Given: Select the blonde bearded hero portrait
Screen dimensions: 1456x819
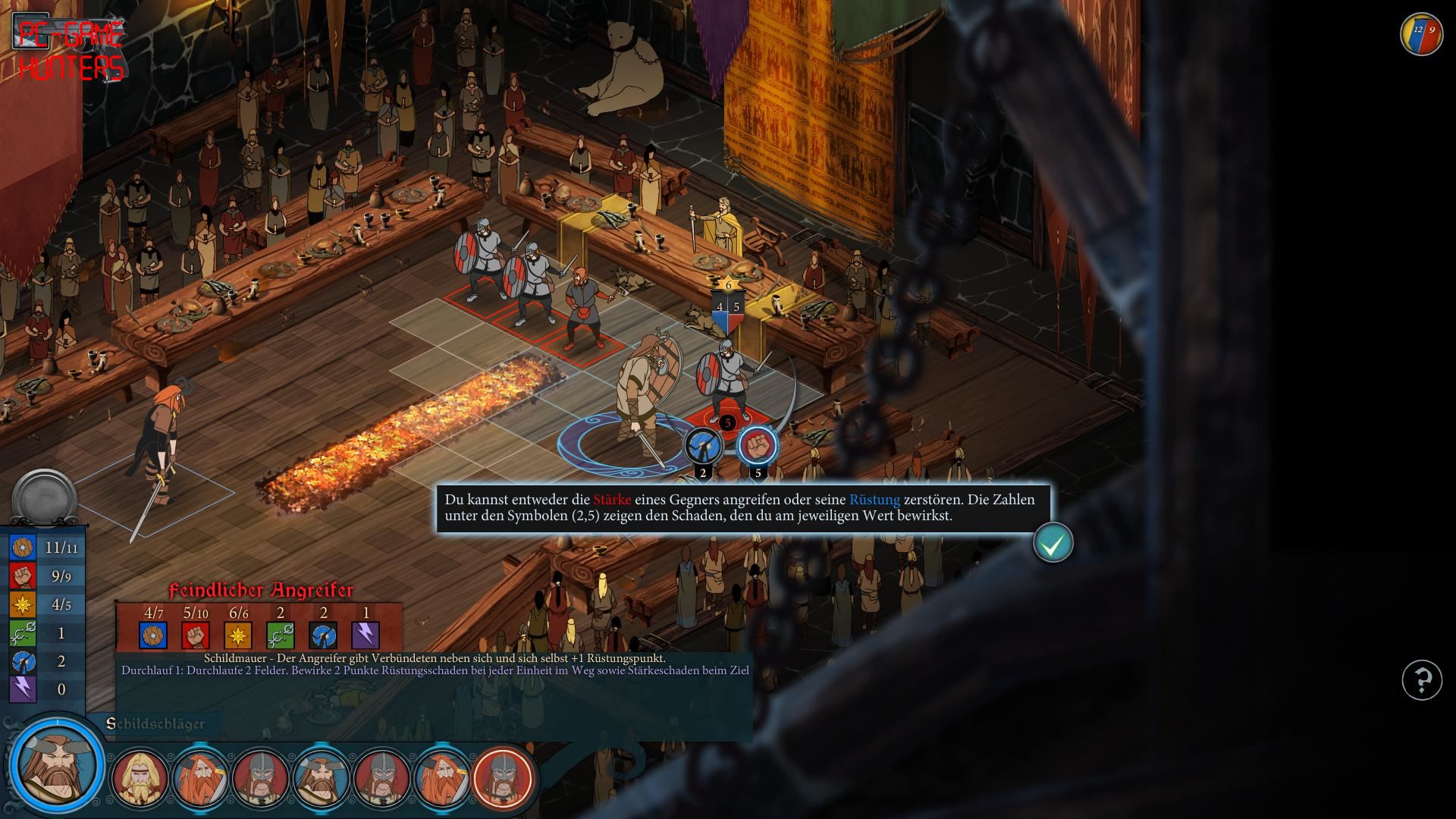Looking at the screenshot, I should (139, 778).
